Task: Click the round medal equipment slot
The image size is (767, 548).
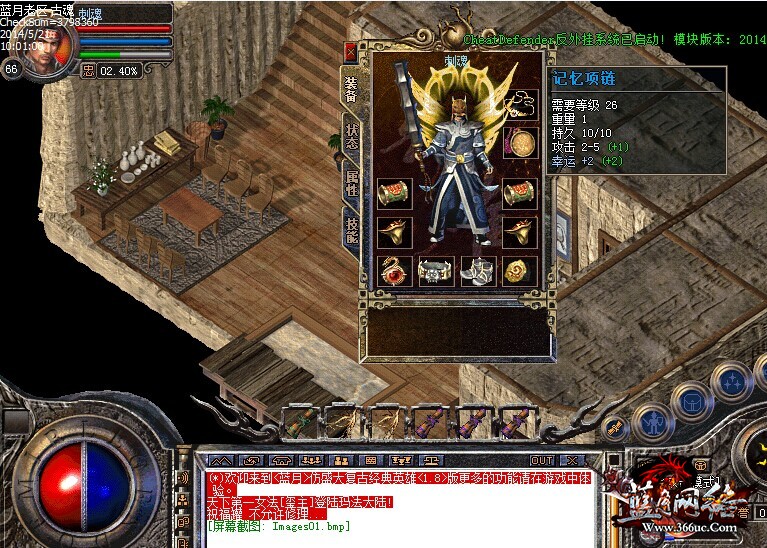Action: tap(520, 143)
